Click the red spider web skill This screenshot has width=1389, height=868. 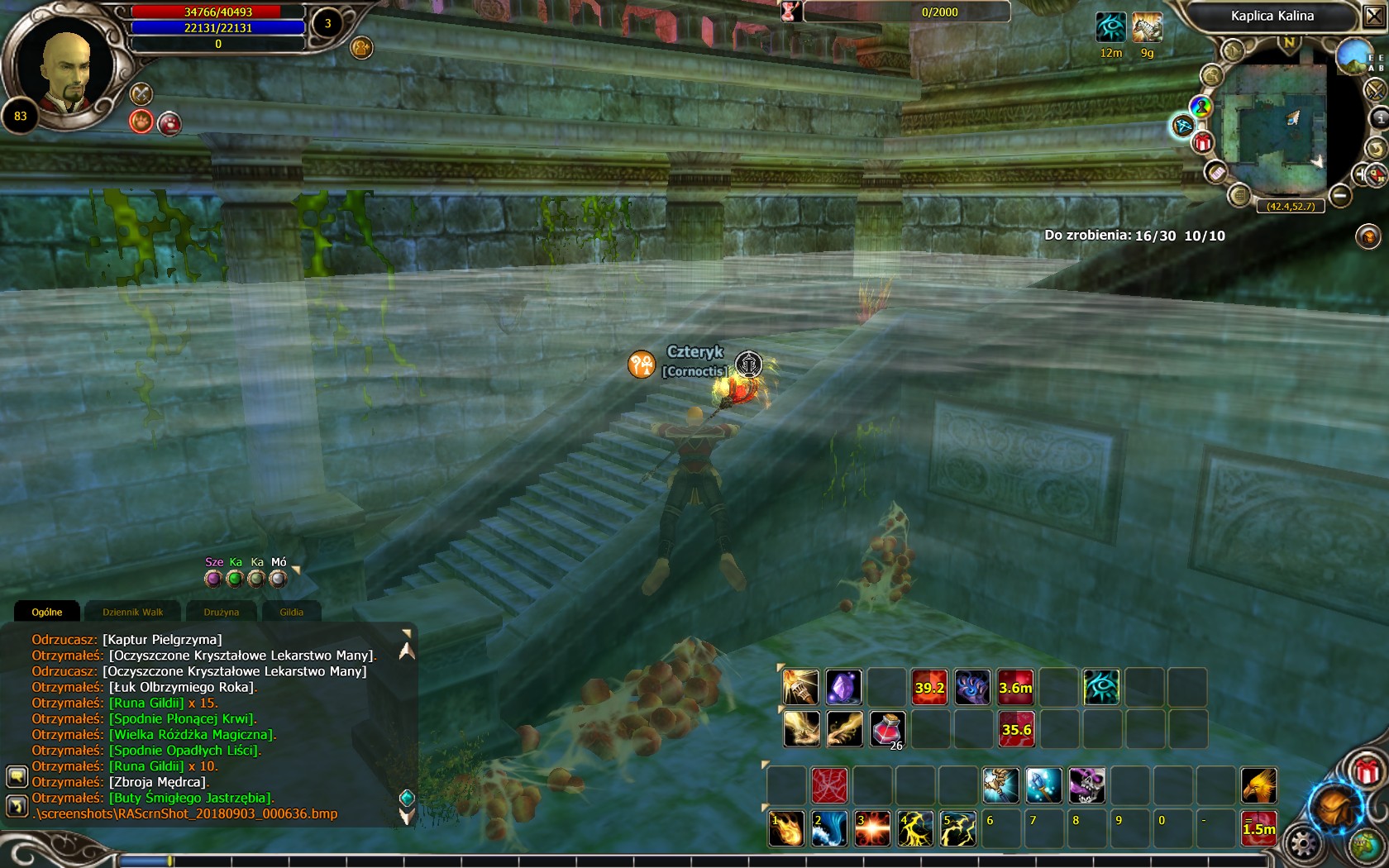[829, 785]
